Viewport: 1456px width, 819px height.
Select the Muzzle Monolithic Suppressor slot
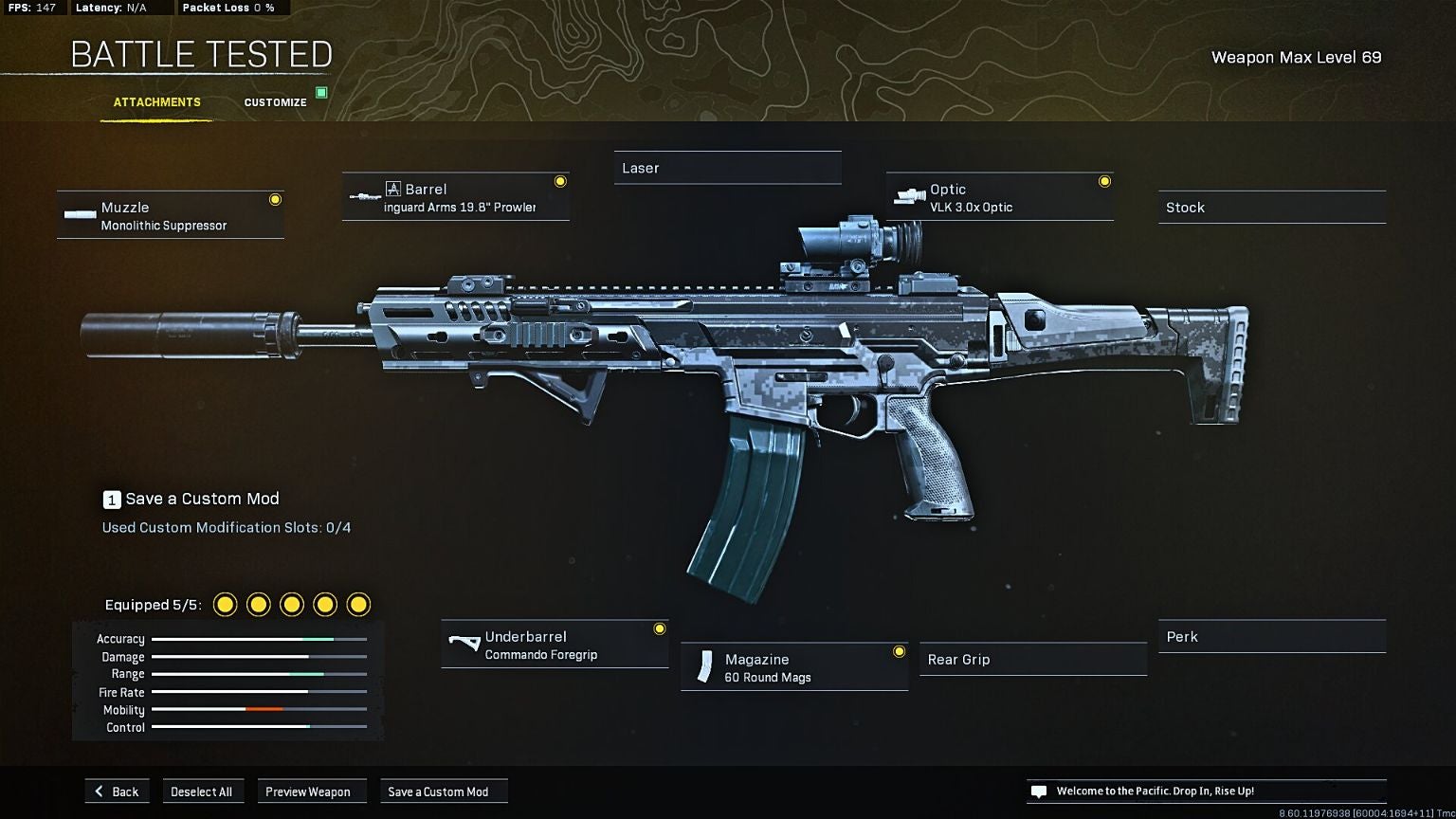click(171, 215)
